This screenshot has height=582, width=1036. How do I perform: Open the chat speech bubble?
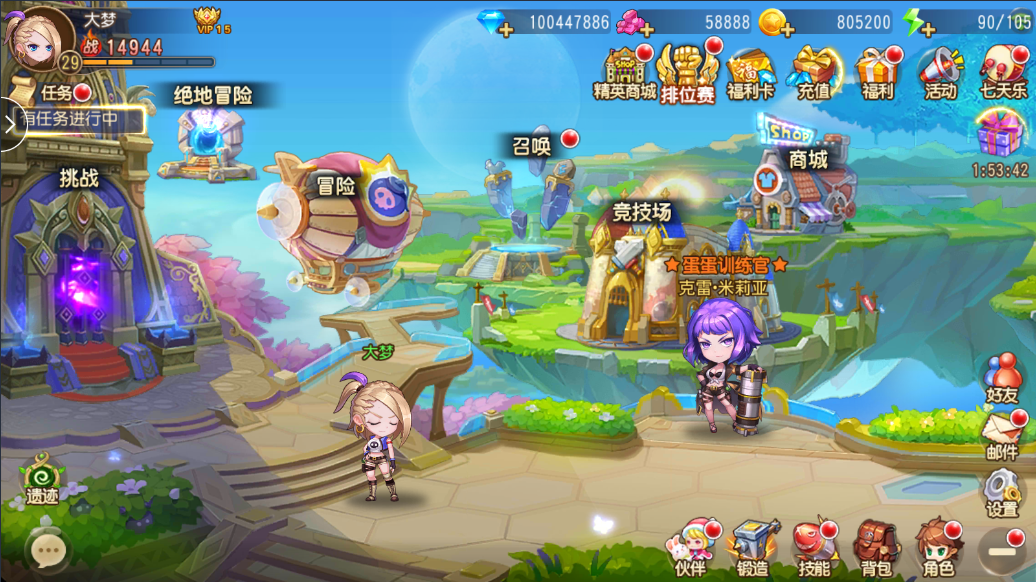click(47, 549)
